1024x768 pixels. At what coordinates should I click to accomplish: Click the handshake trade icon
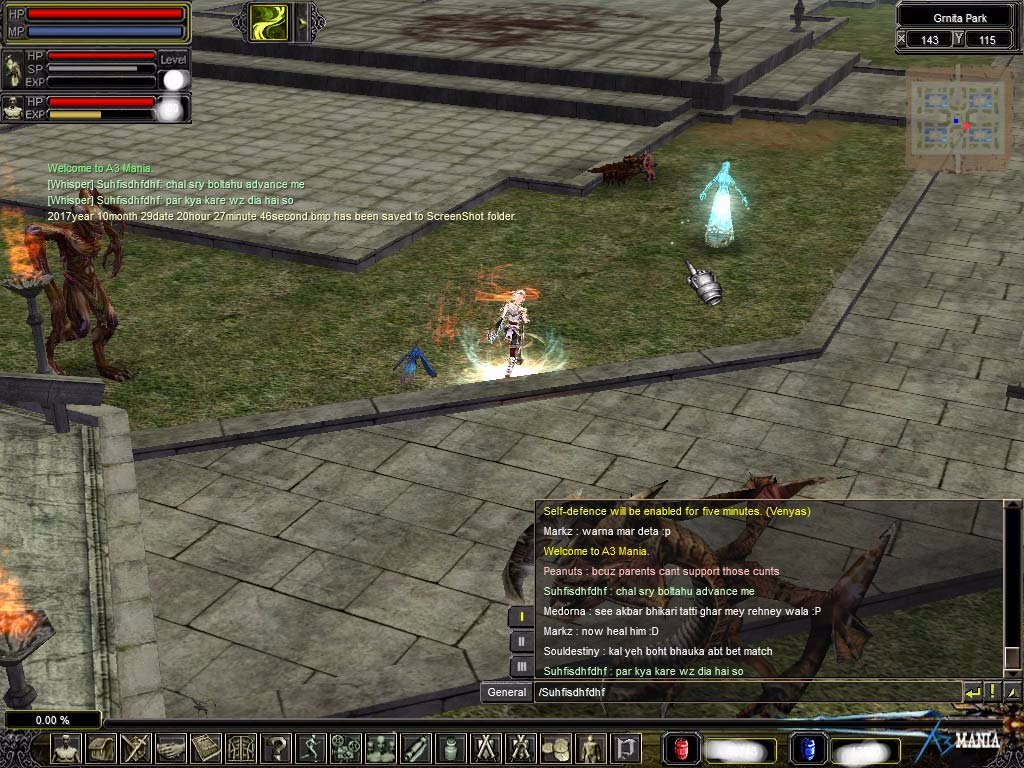170,748
